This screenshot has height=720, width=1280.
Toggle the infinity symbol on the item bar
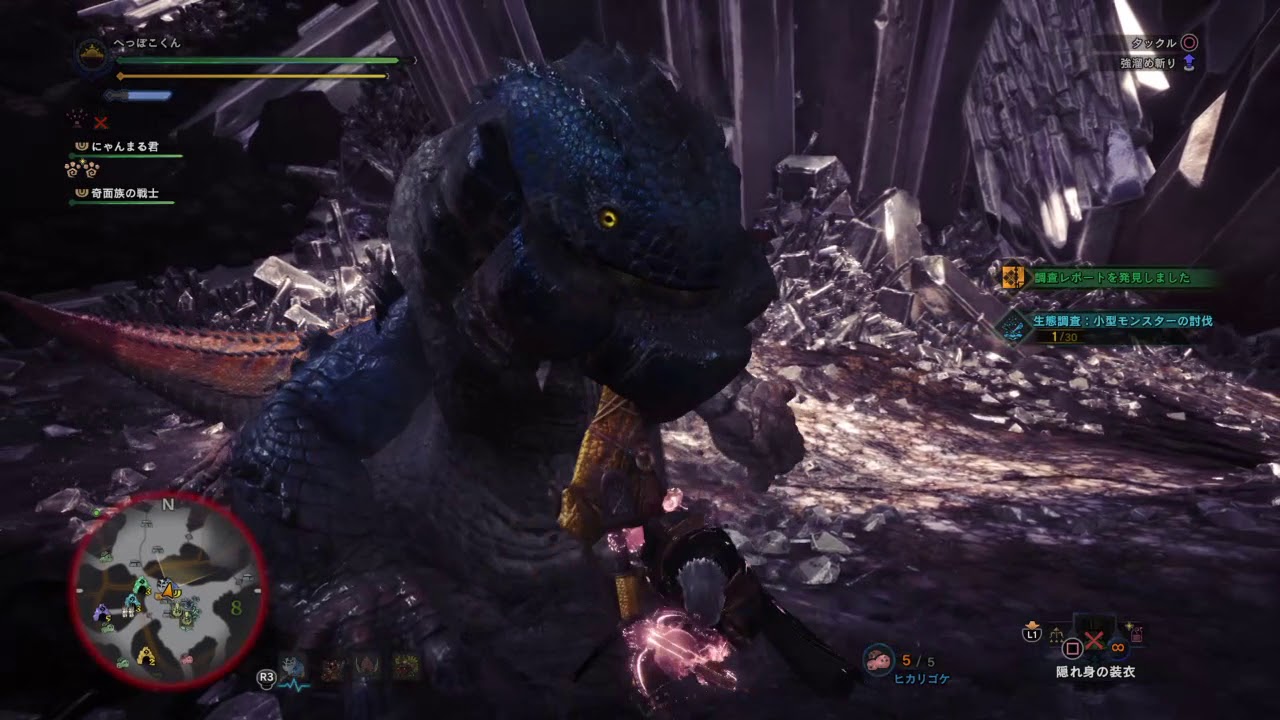click(1117, 647)
